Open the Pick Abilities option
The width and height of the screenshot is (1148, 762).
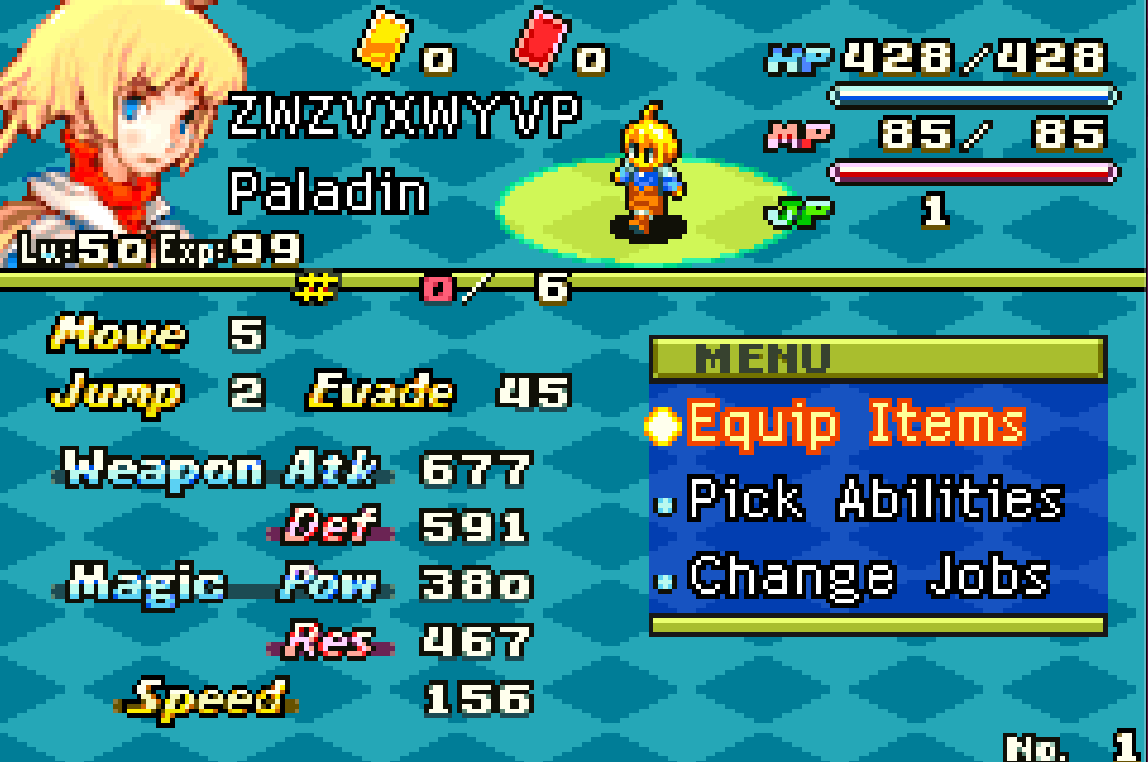(x=874, y=500)
